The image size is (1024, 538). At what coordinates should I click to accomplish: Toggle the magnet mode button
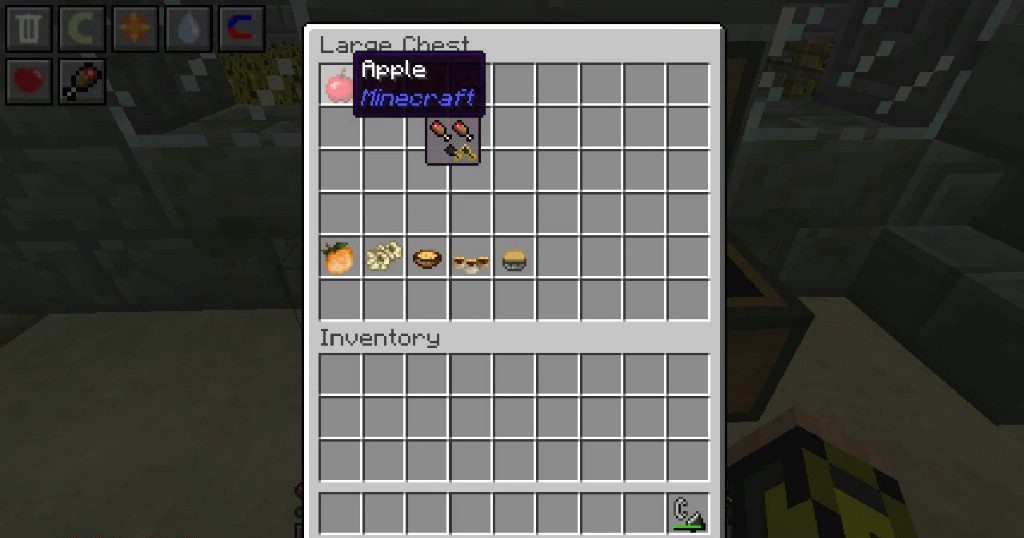pos(240,29)
